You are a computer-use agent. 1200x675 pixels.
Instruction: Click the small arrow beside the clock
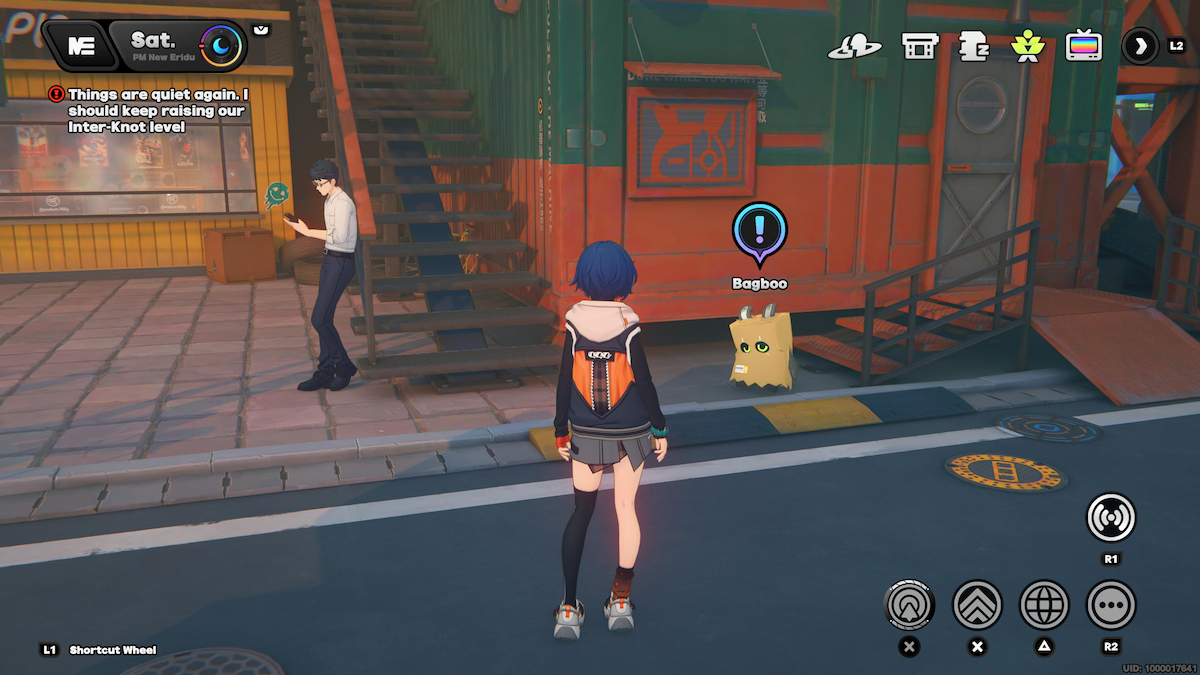coord(261,31)
